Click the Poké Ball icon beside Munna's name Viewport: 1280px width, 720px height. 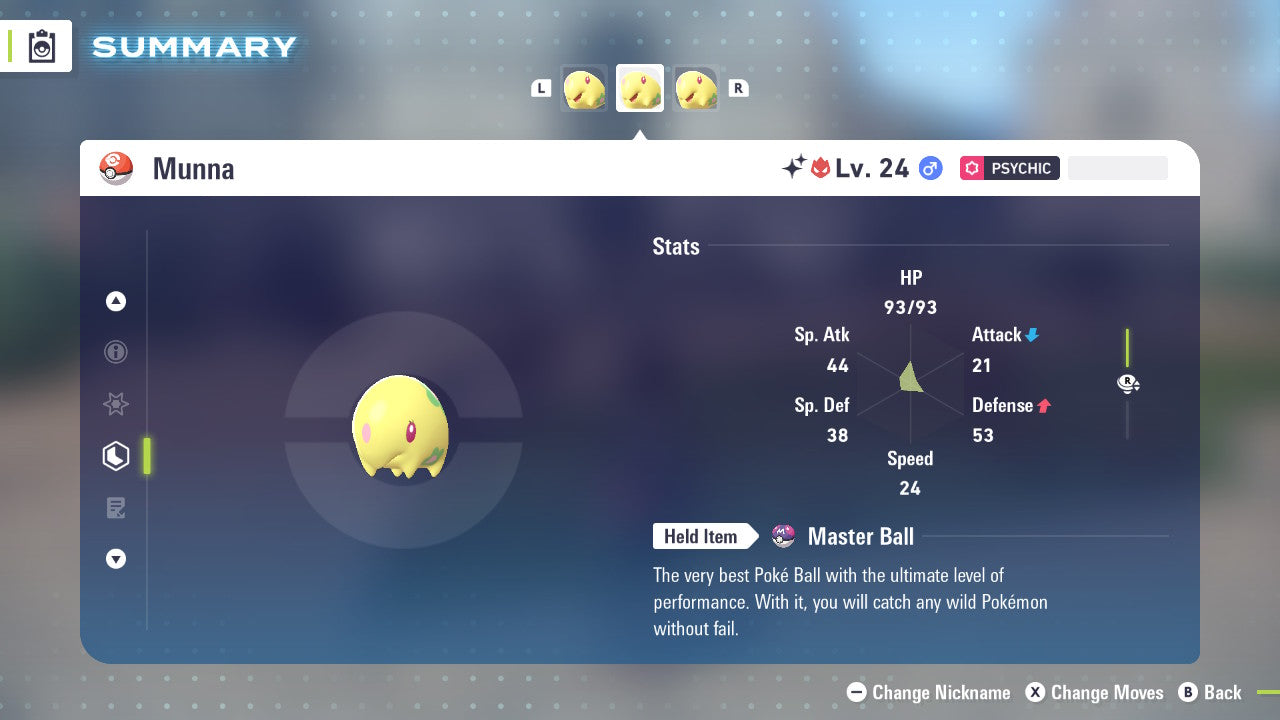point(116,168)
